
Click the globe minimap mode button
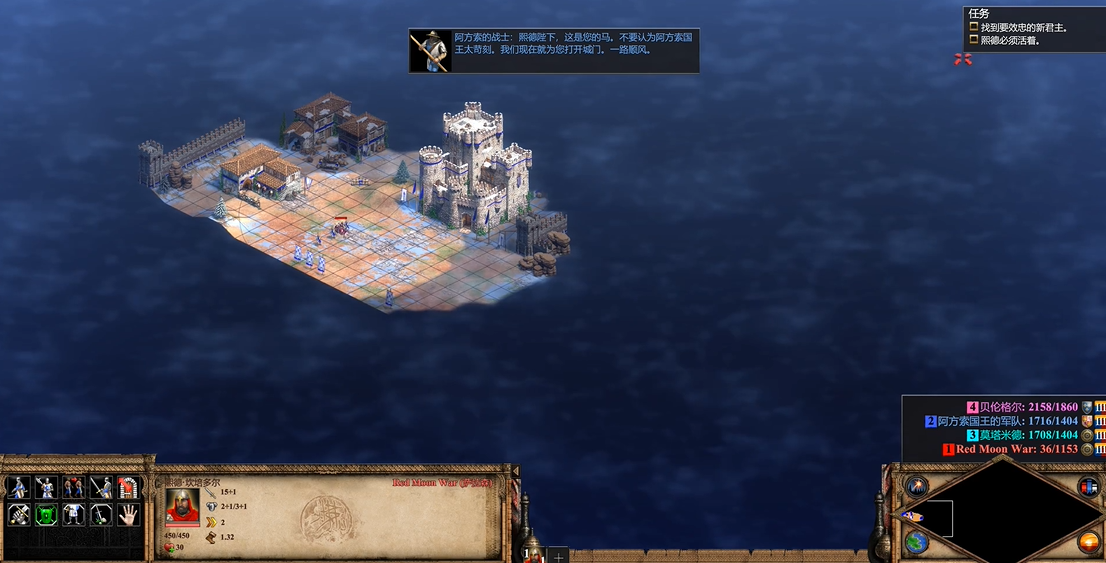916,542
